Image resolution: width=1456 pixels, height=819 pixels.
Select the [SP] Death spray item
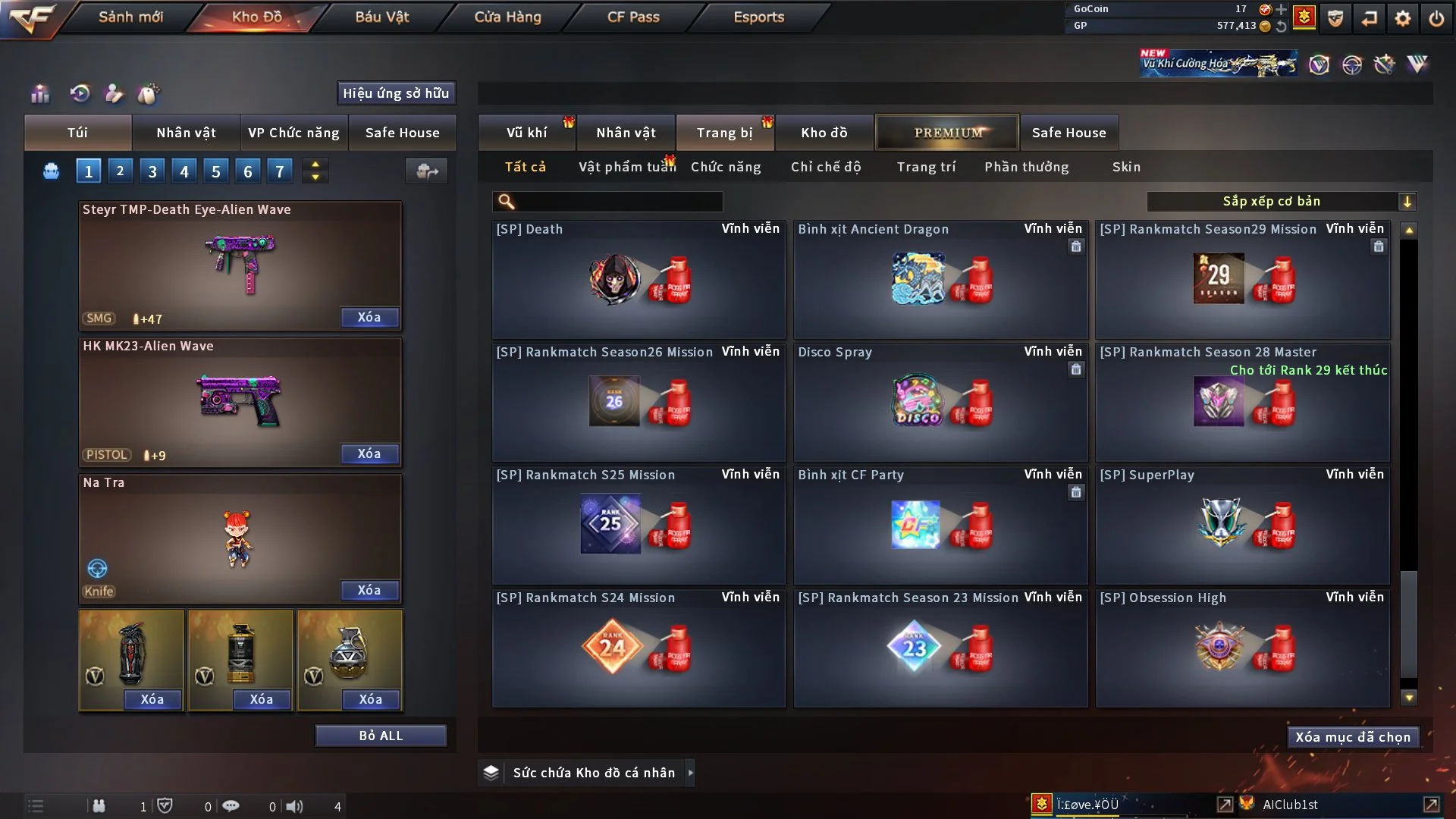point(638,280)
